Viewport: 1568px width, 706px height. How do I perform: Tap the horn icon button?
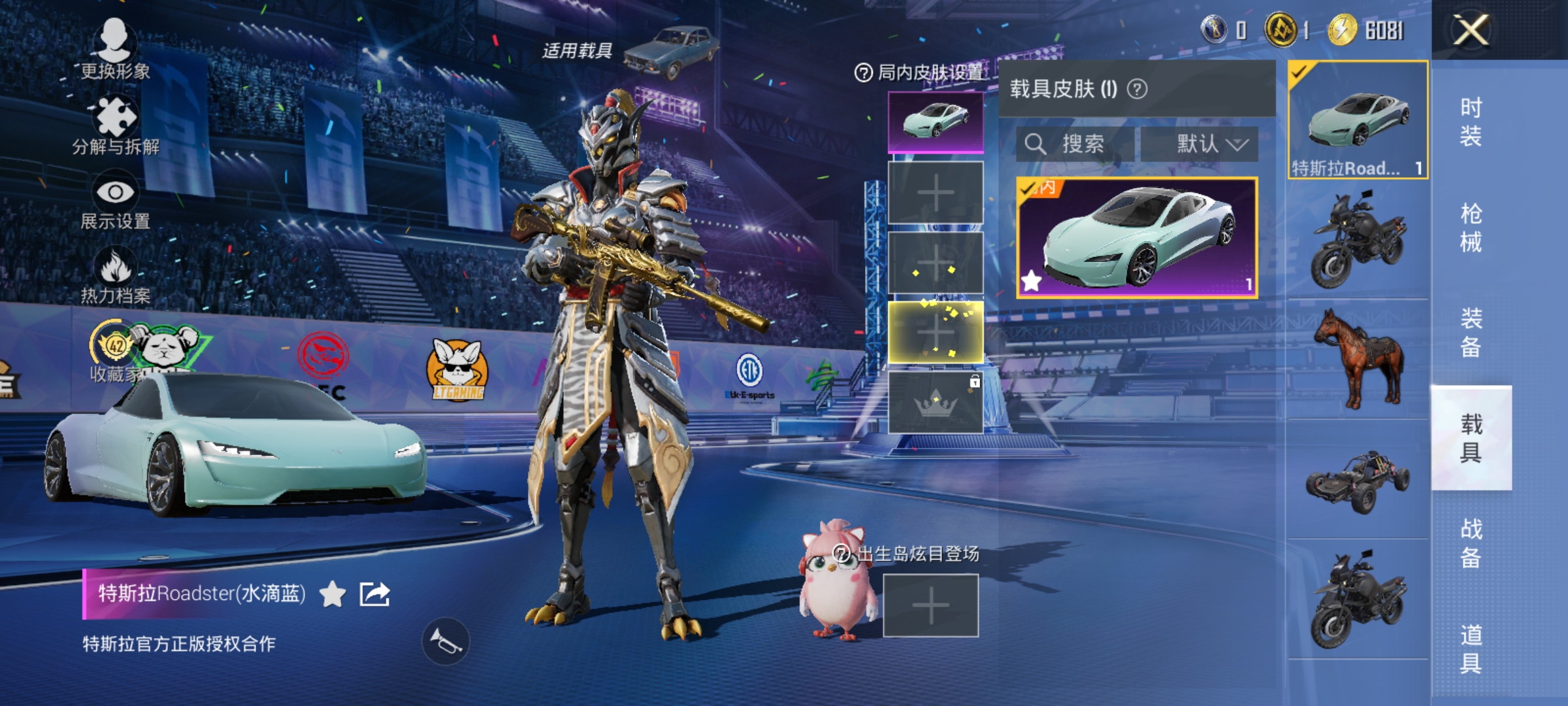[446, 641]
